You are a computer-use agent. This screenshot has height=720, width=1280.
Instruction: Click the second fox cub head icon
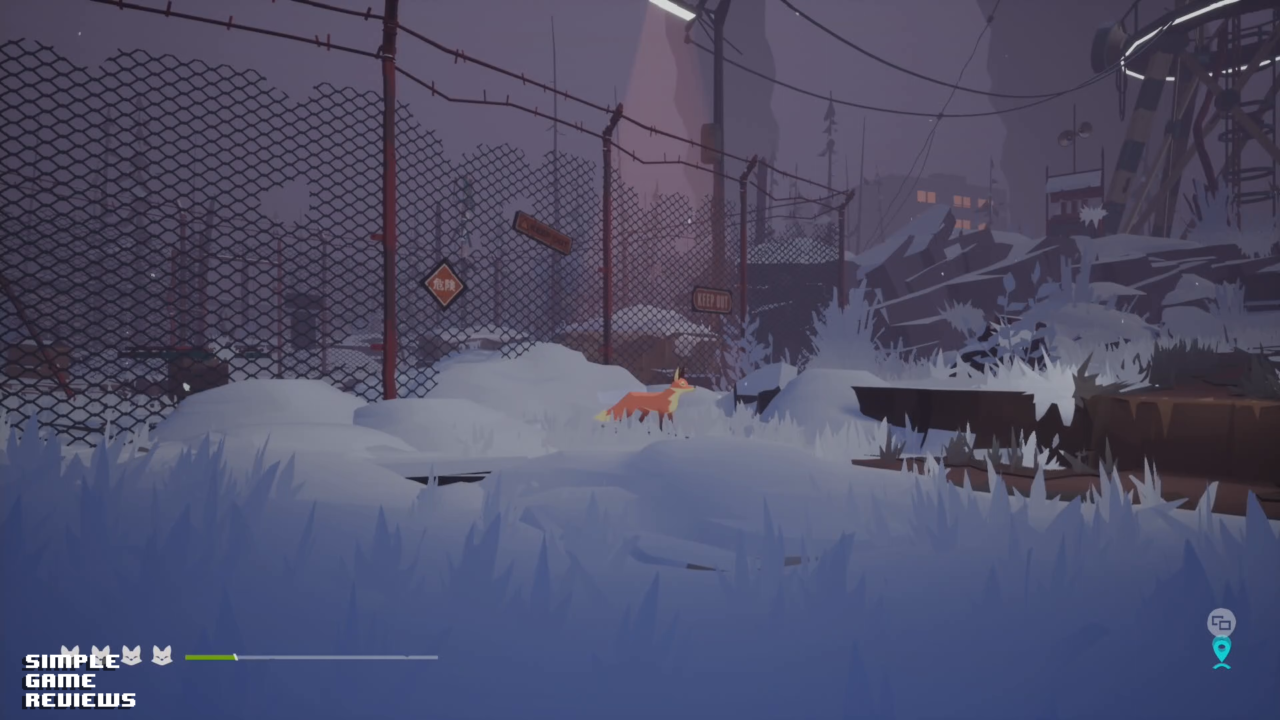[102, 654]
